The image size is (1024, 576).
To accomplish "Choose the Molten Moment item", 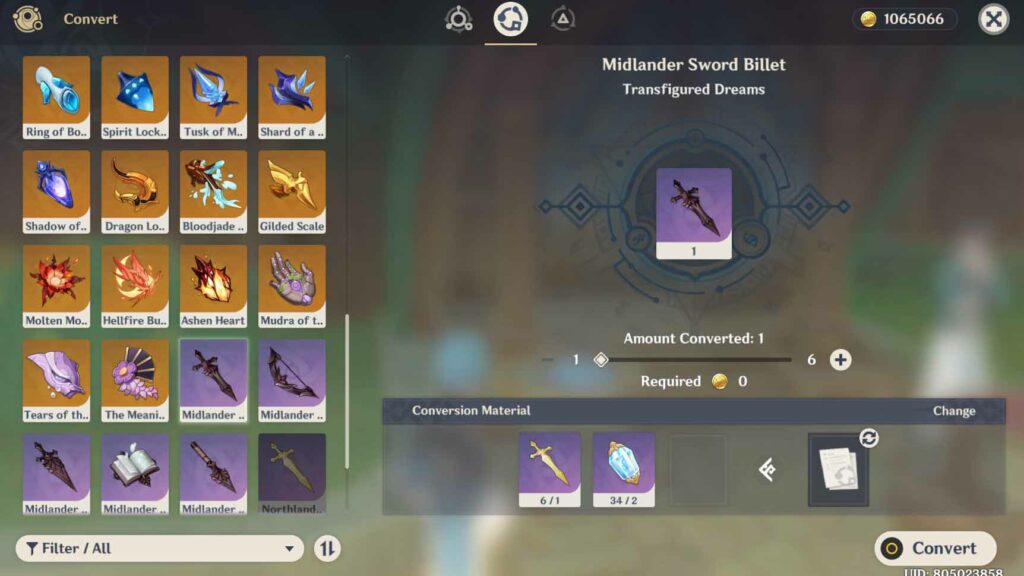I will (x=57, y=285).
